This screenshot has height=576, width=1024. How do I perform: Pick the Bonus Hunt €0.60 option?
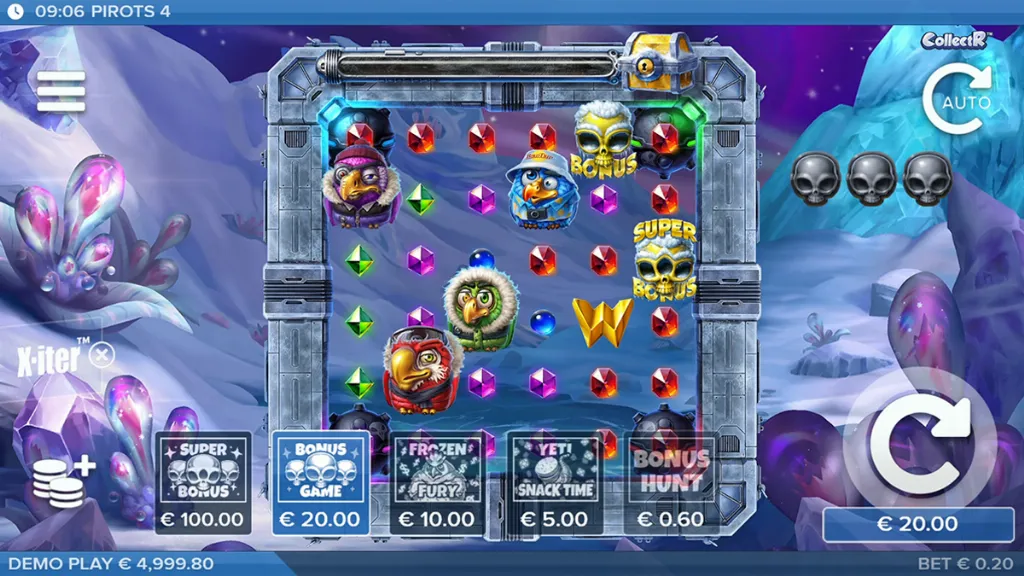point(670,483)
